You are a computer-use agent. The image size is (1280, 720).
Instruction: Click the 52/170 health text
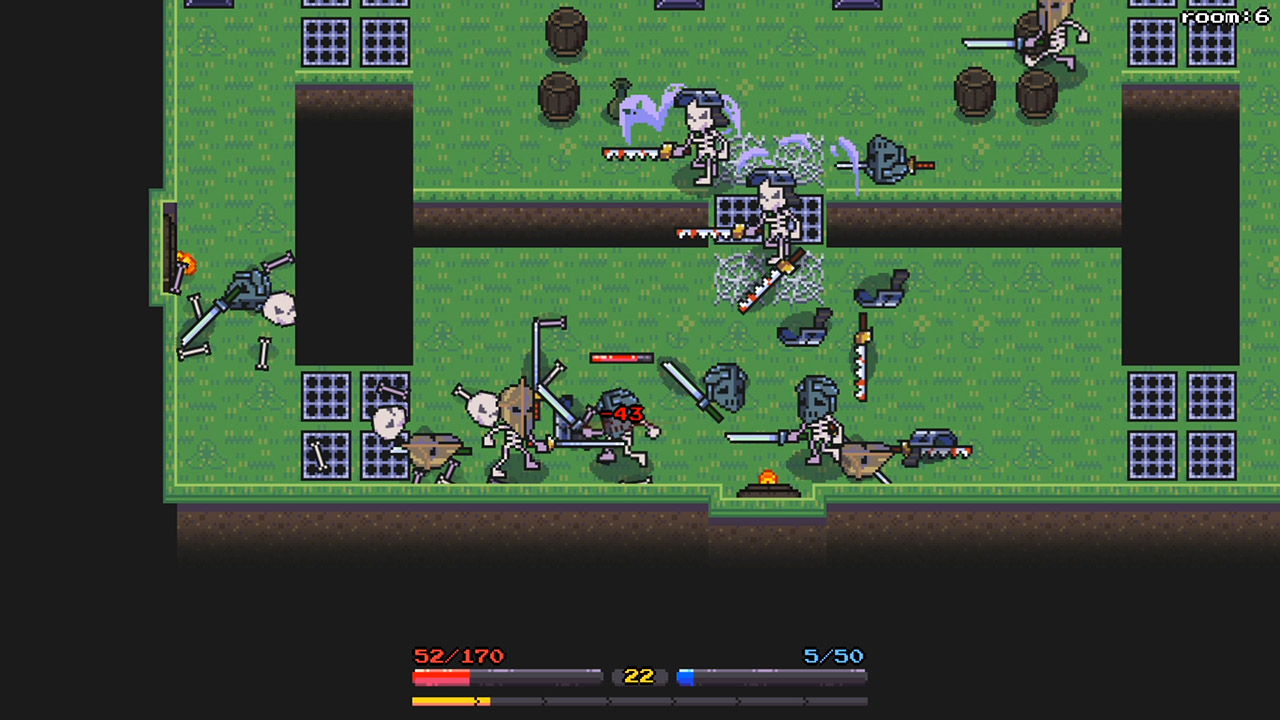458,657
